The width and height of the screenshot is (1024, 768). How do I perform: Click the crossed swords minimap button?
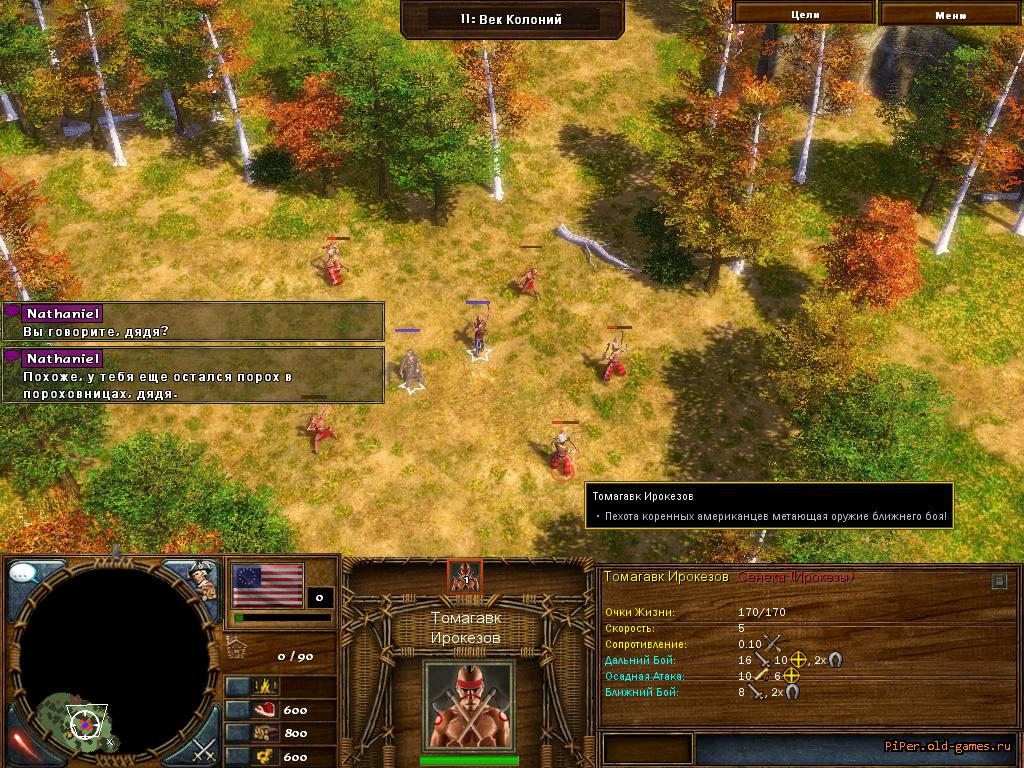pyautogui.click(x=204, y=747)
